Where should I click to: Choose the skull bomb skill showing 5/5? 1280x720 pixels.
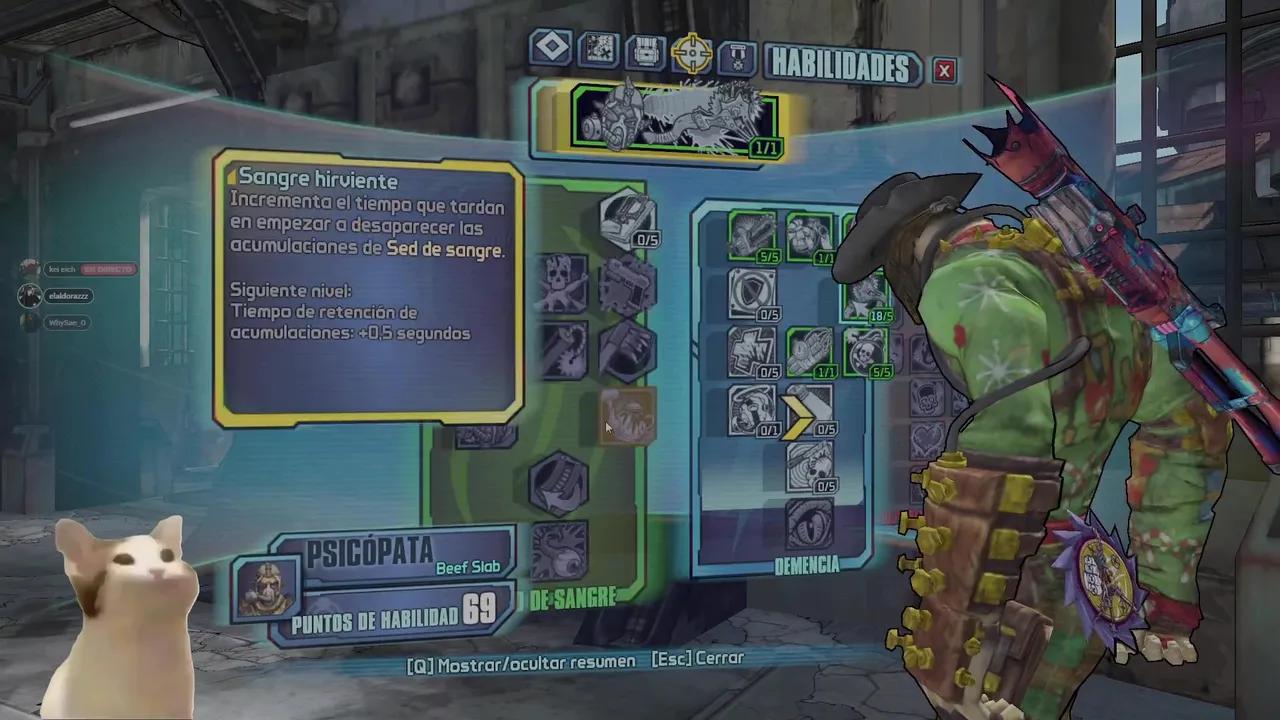tap(866, 352)
